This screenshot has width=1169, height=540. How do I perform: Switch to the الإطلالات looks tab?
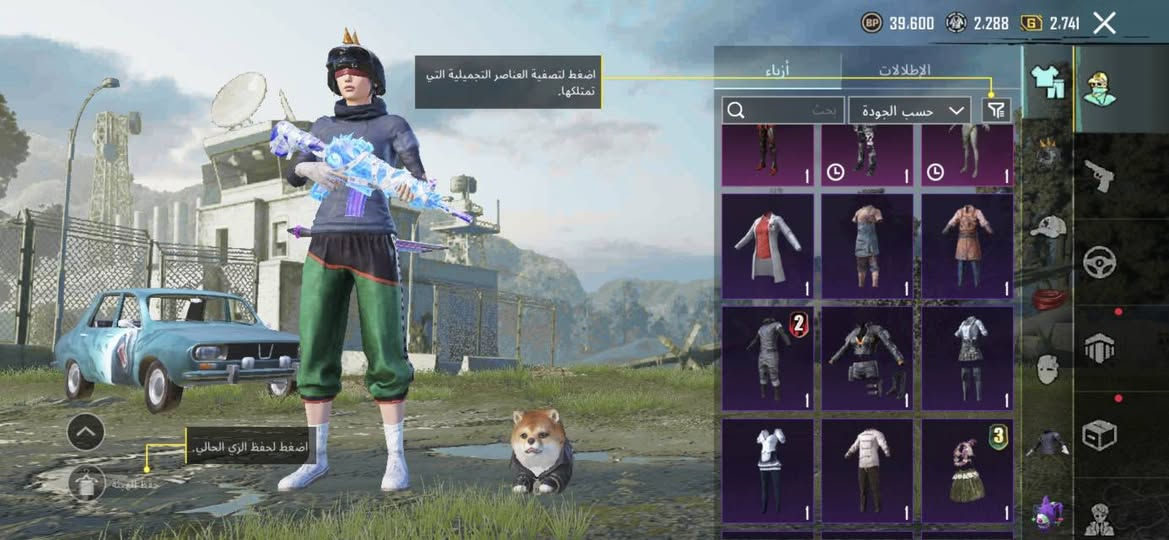click(x=906, y=69)
